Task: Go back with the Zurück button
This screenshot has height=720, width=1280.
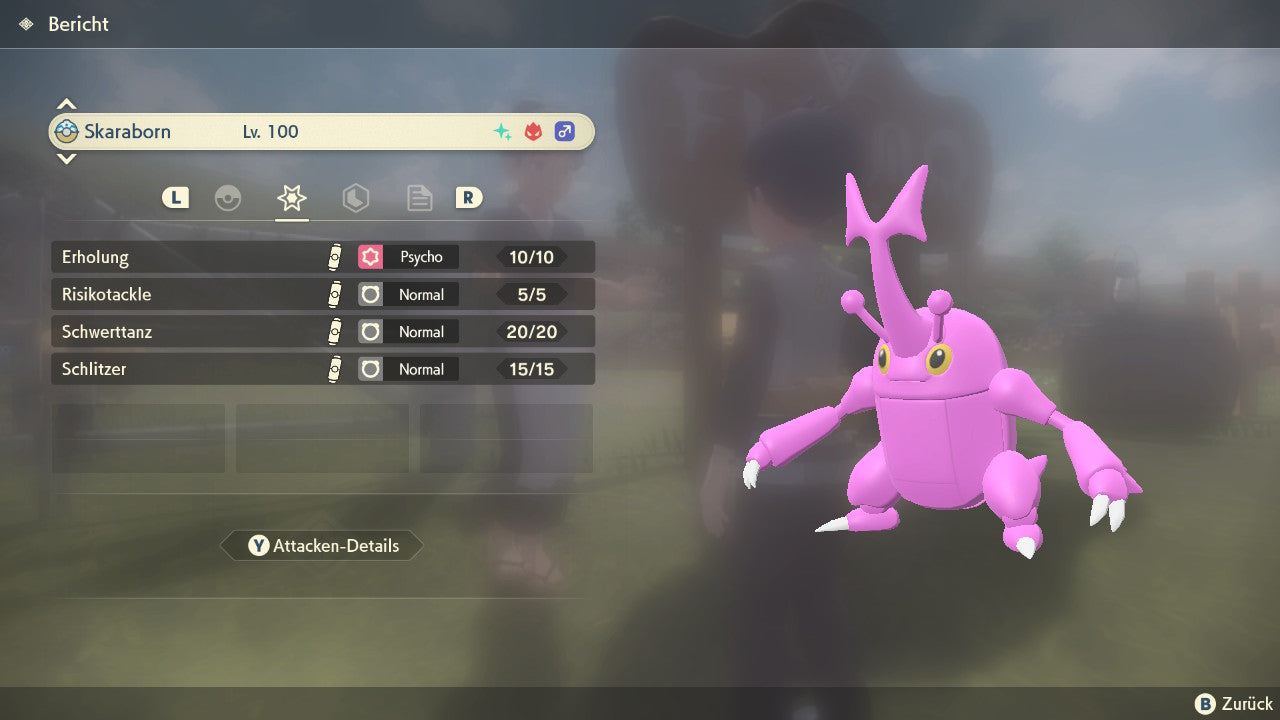Action: pos(1234,704)
